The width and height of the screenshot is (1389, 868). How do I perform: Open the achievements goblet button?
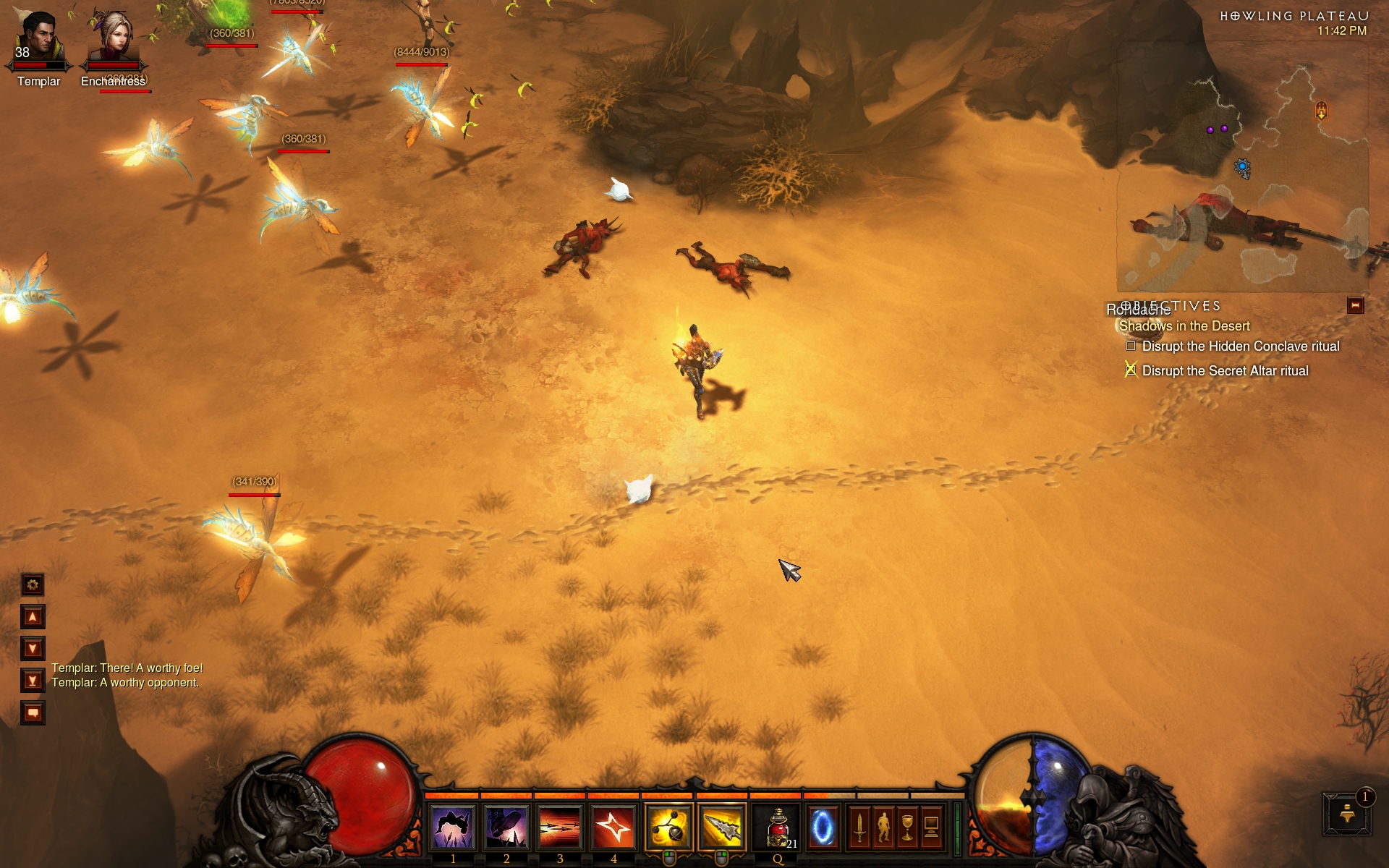[907, 827]
